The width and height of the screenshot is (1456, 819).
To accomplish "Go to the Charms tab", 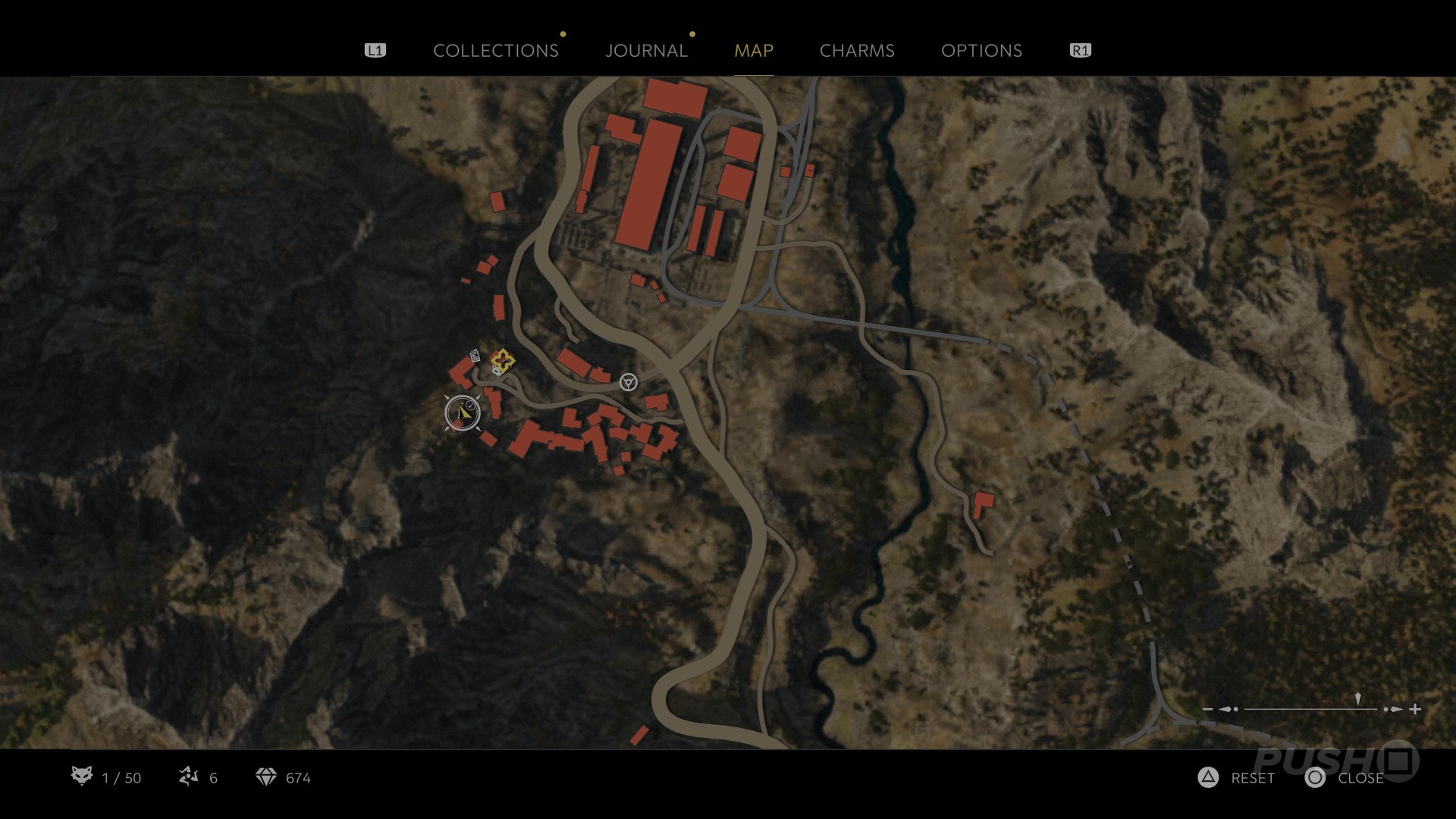I will click(857, 51).
